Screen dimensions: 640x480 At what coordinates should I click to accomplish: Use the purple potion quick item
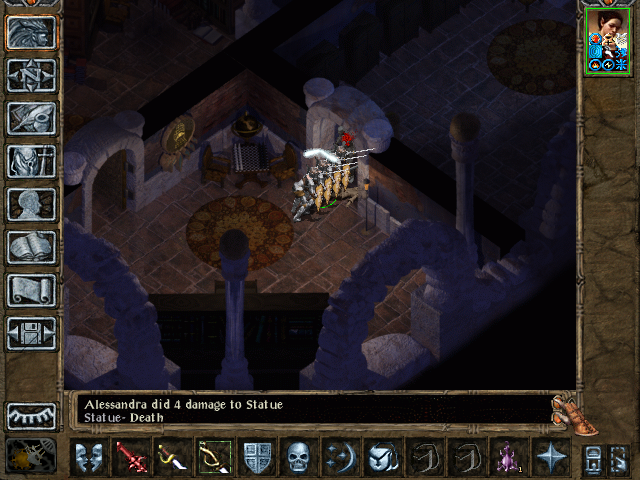508,457
